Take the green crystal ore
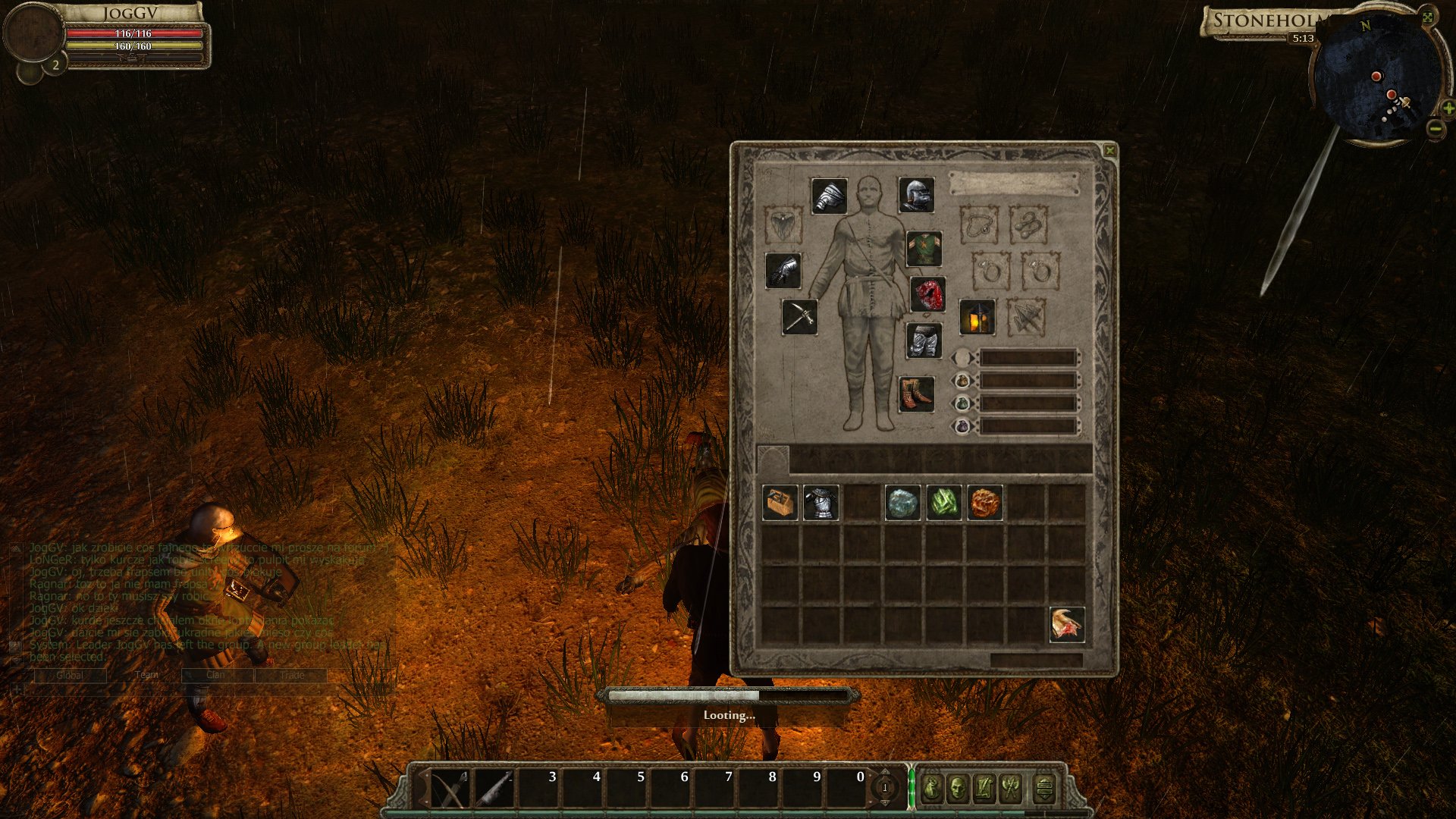 point(944,503)
